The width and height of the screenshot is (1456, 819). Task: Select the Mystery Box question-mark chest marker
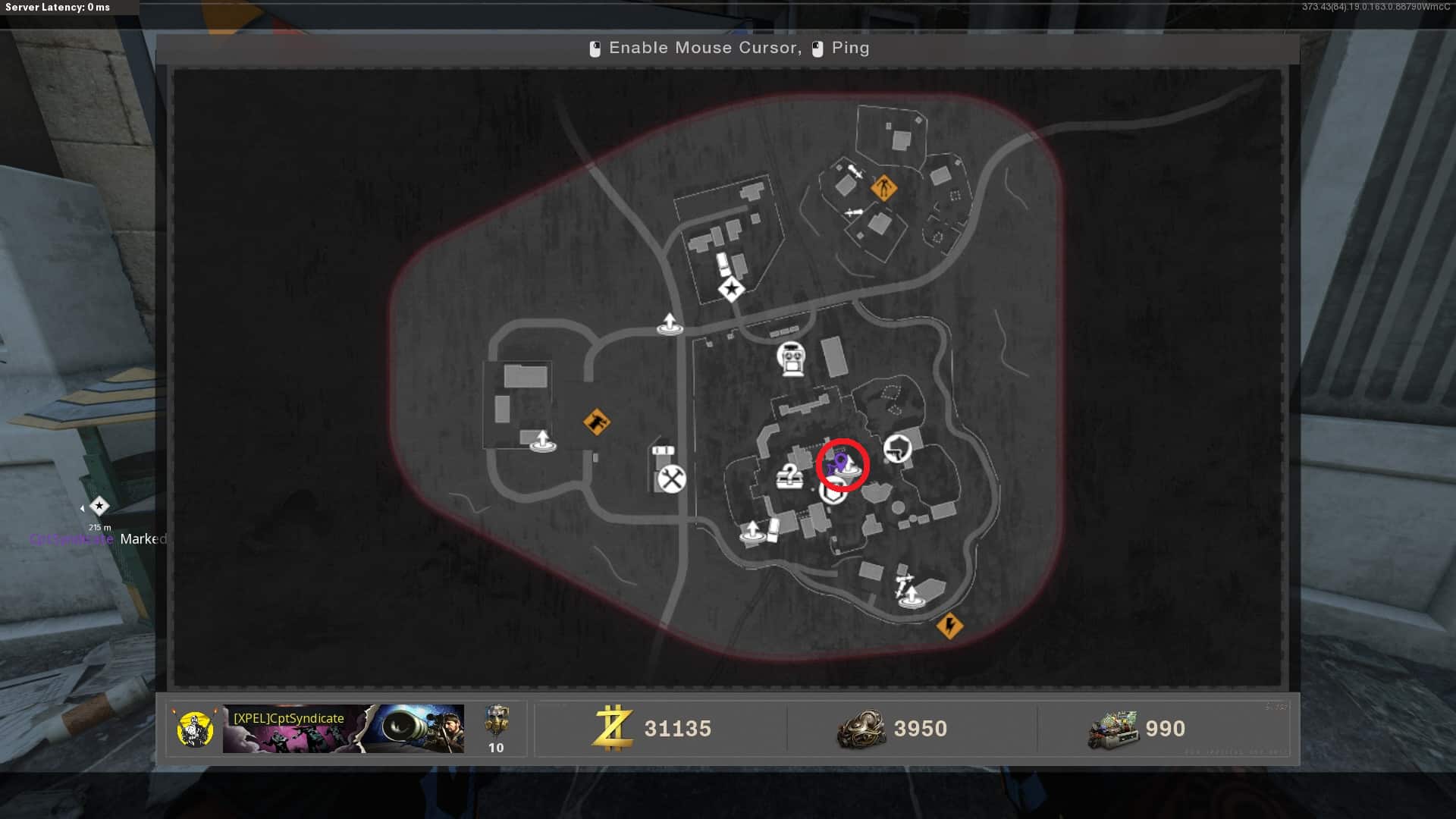789,477
